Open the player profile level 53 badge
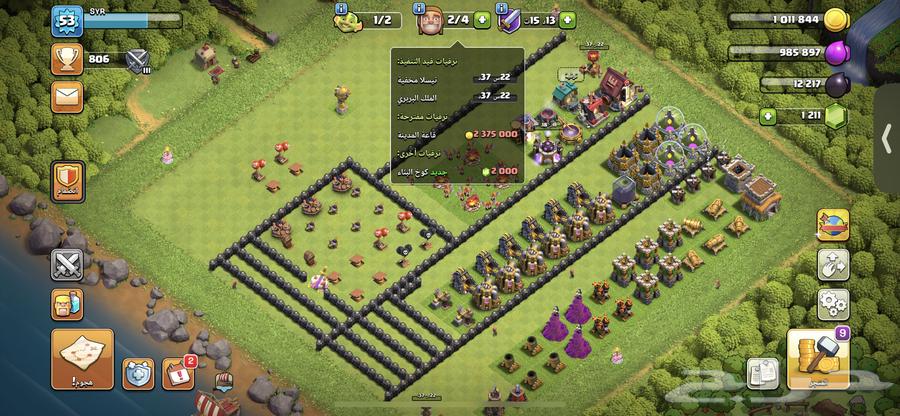The width and height of the screenshot is (900, 416). [68, 22]
